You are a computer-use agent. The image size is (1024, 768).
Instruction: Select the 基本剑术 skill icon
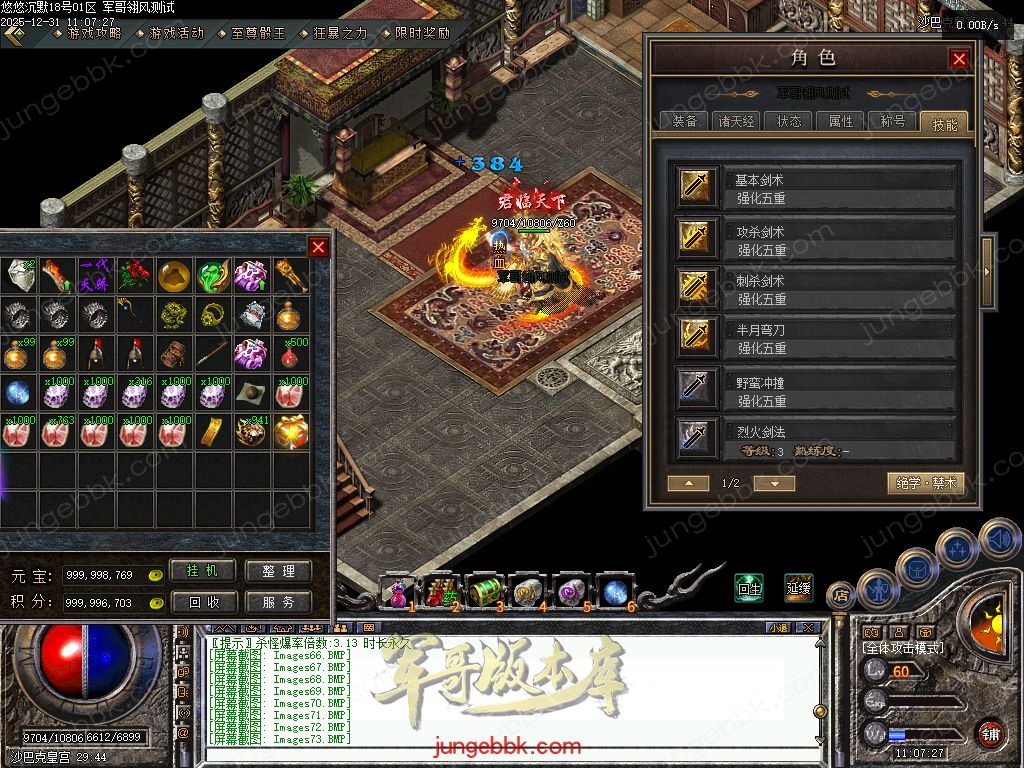[x=695, y=186]
